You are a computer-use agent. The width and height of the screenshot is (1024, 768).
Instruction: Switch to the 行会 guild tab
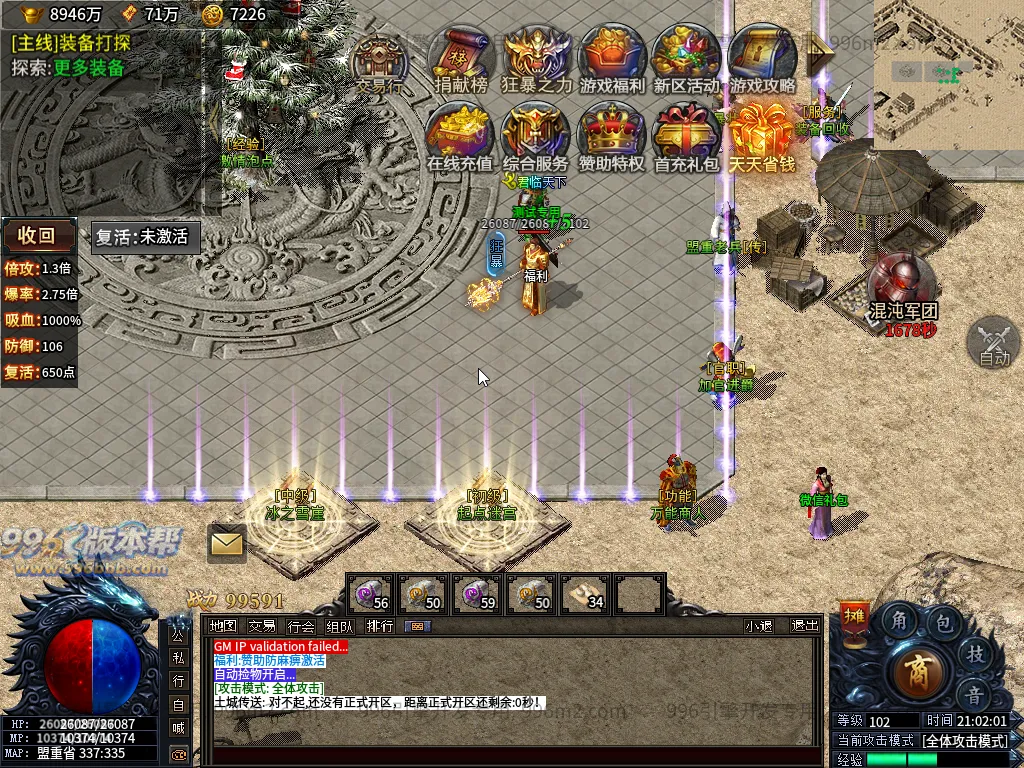301,626
